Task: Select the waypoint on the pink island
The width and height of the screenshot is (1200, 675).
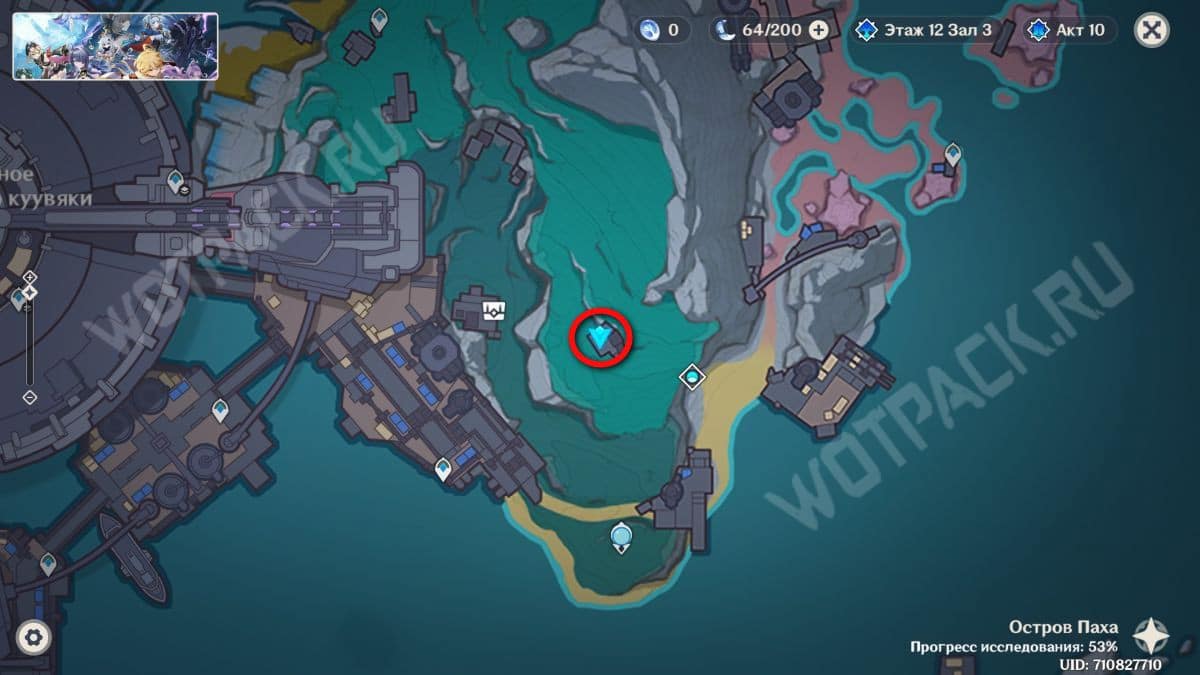Action: pyautogui.click(x=952, y=154)
